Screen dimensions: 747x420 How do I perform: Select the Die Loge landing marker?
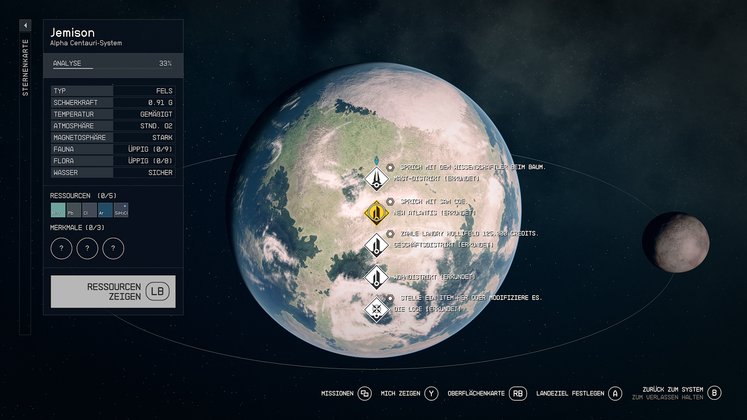pos(376,308)
